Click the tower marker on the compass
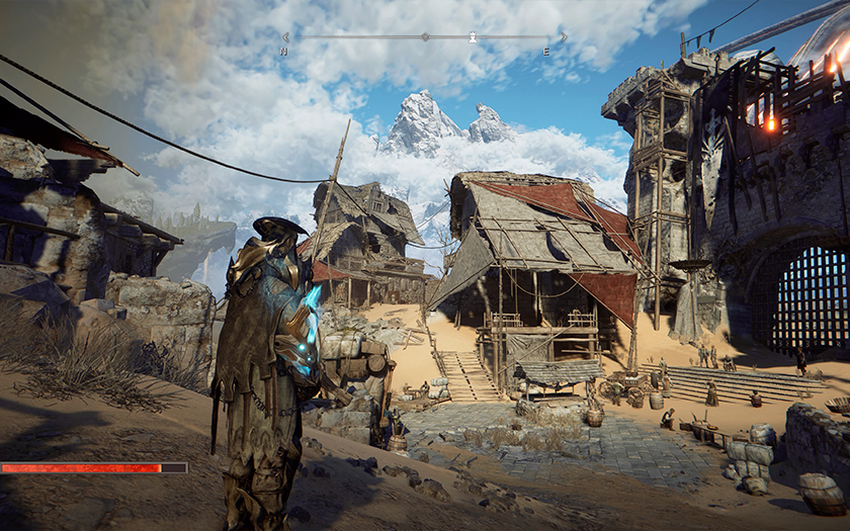Viewport: 850px width, 531px height. click(473, 37)
